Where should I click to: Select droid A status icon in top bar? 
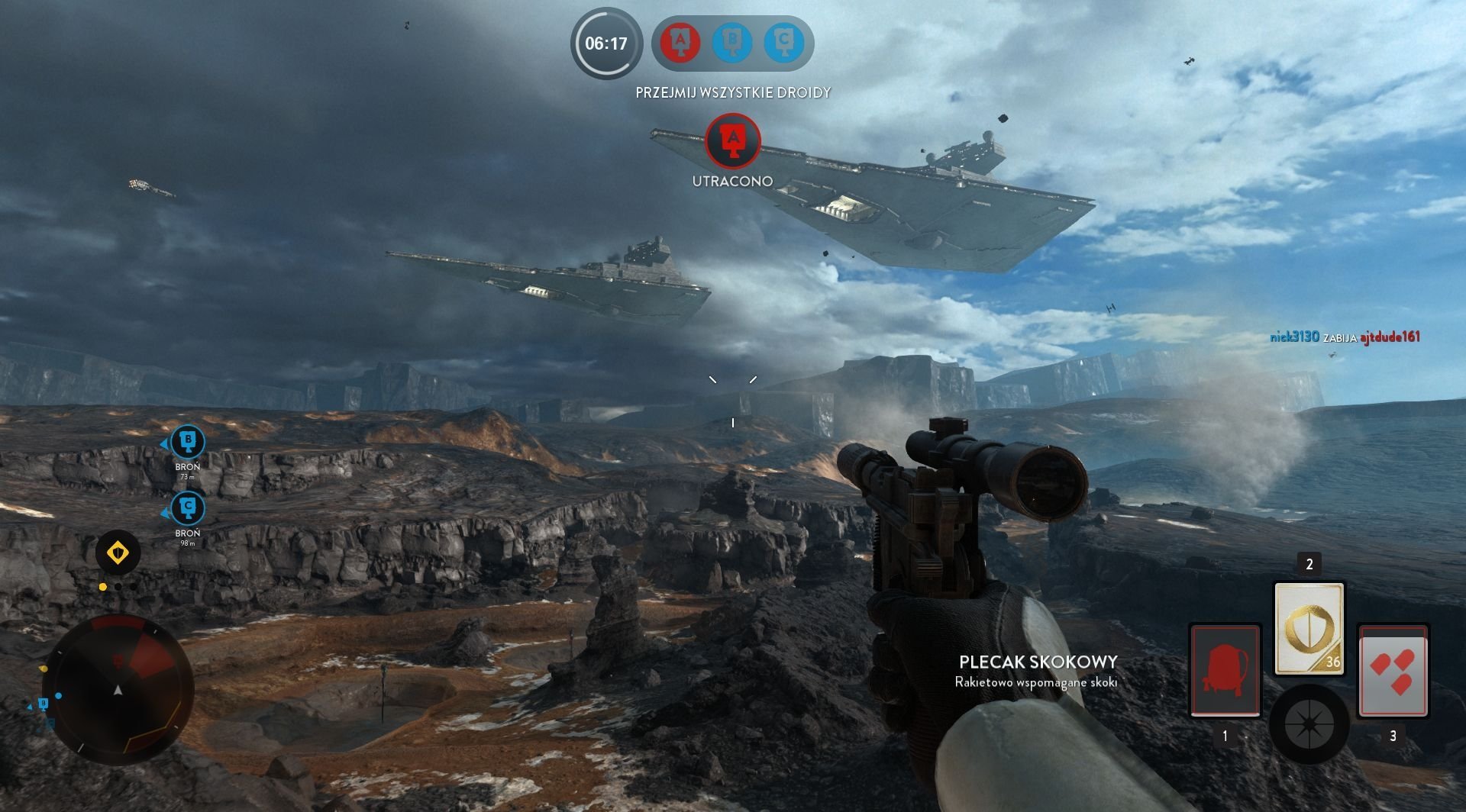click(x=680, y=42)
